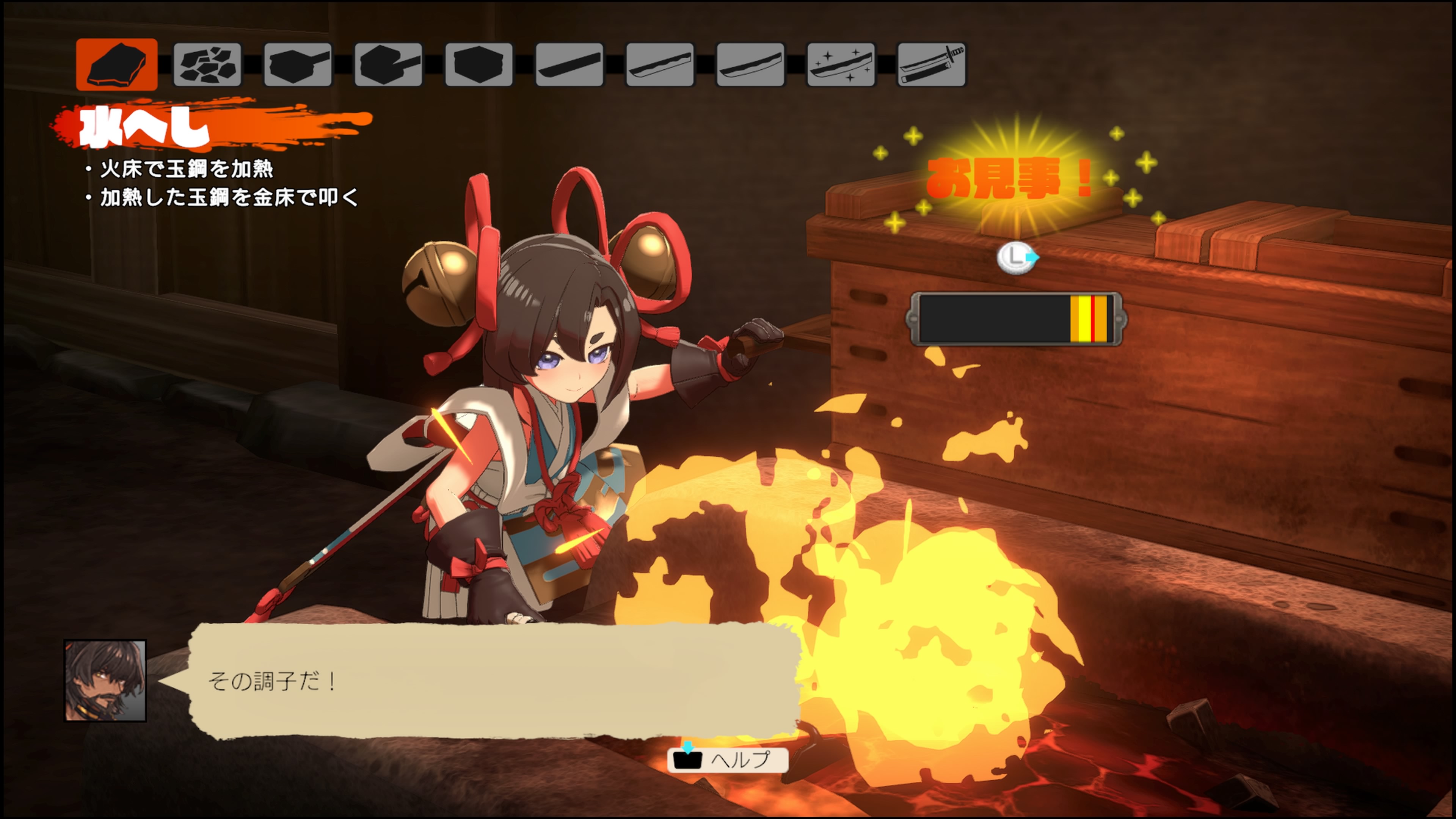The height and width of the screenshot is (819, 1456).
Task: Choose the finished katana with scabbard icon
Action: [x=932, y=64]
